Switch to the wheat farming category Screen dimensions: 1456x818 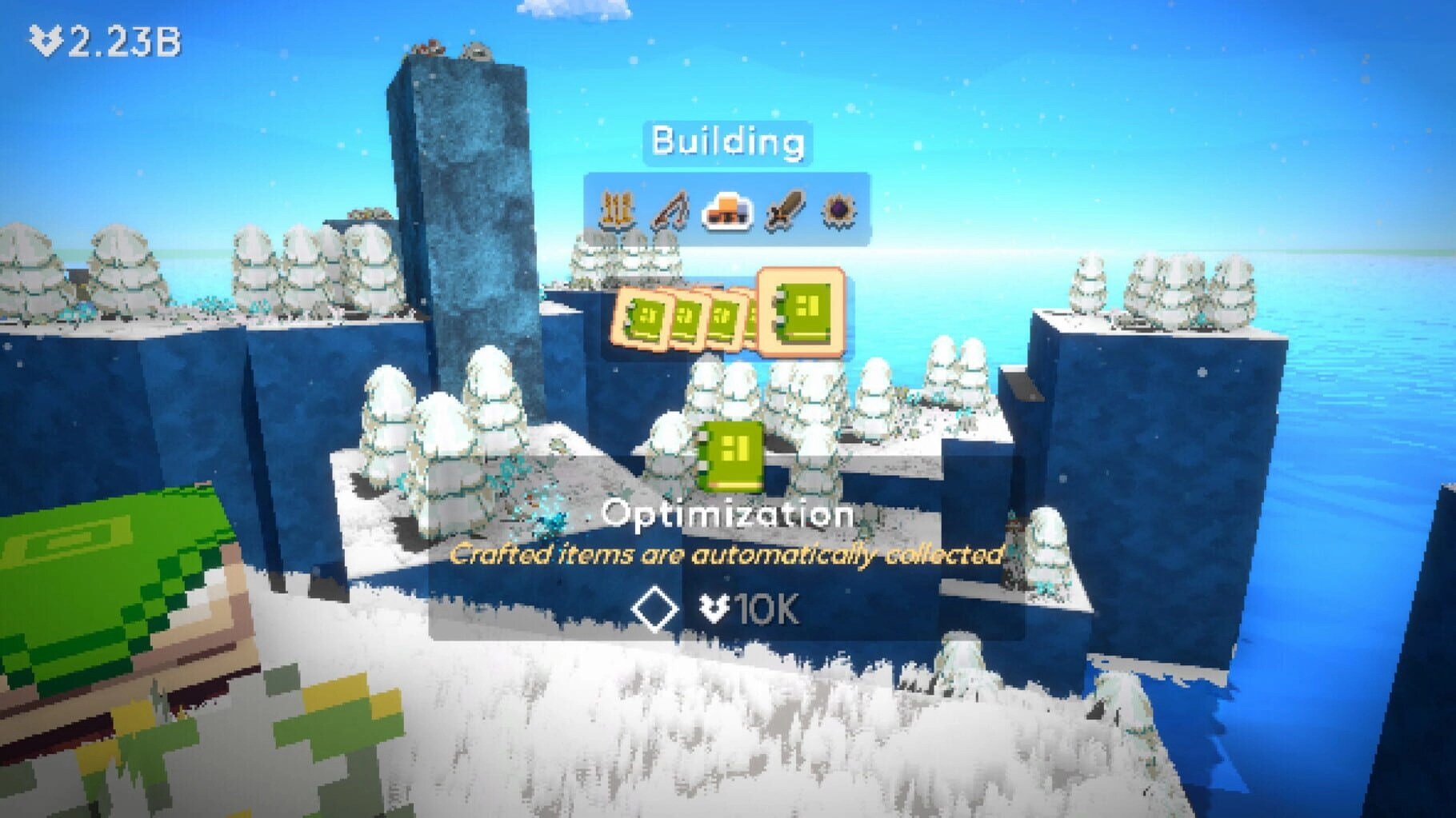[x=617, y=211]
